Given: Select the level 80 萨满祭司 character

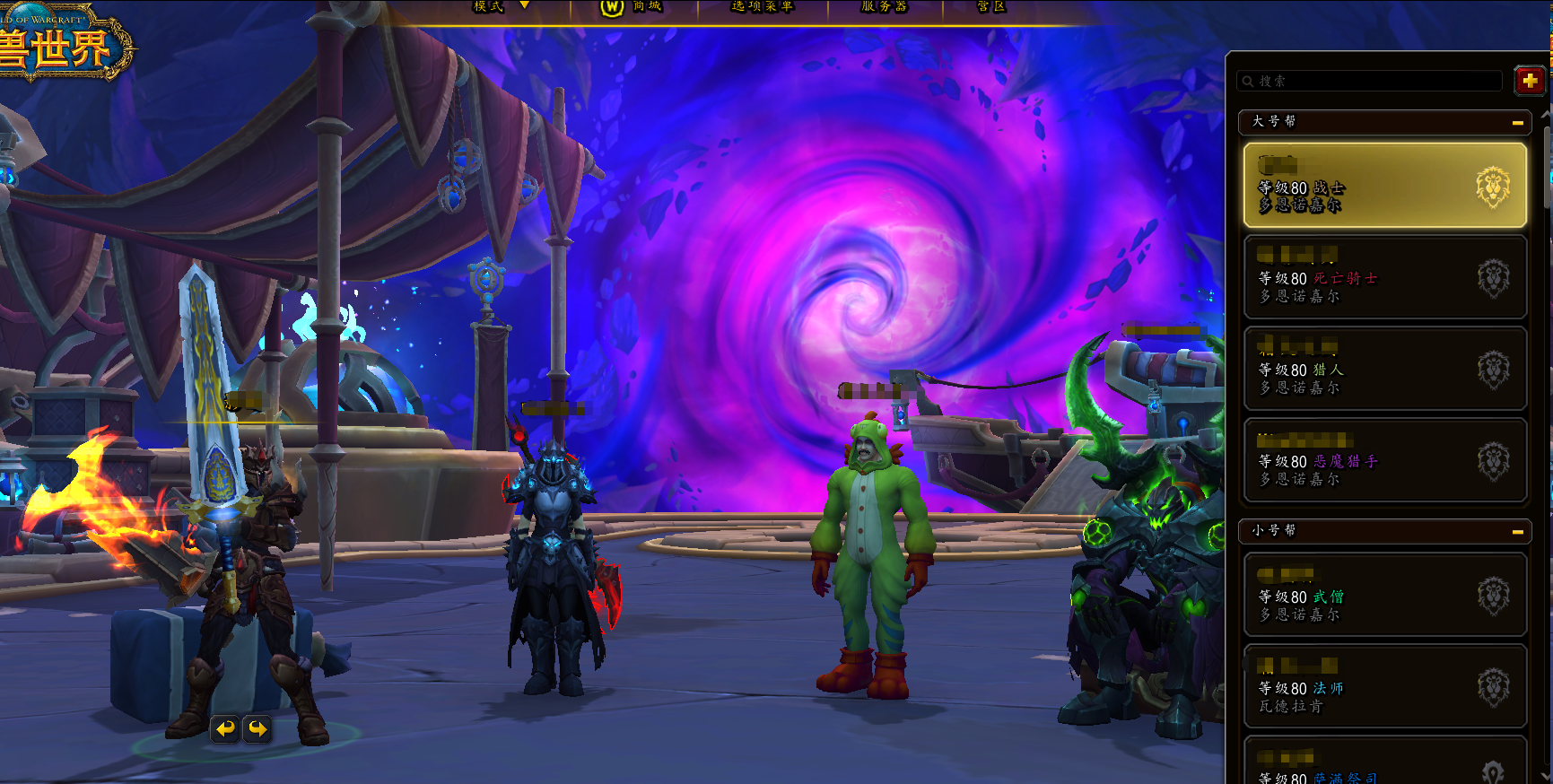Looking at the screenshot, I should tap(1384, 764).
